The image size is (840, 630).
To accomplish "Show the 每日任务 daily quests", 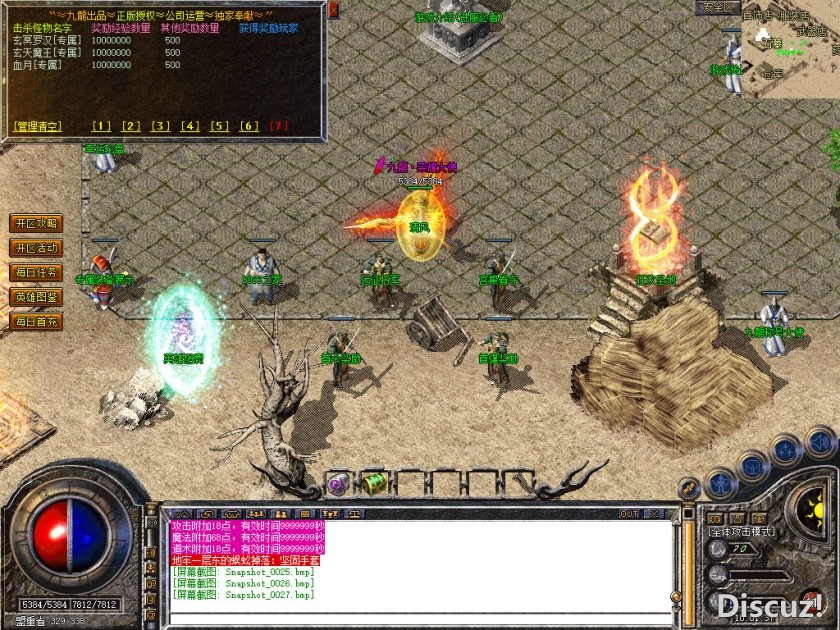I will [x=35, y=272].
